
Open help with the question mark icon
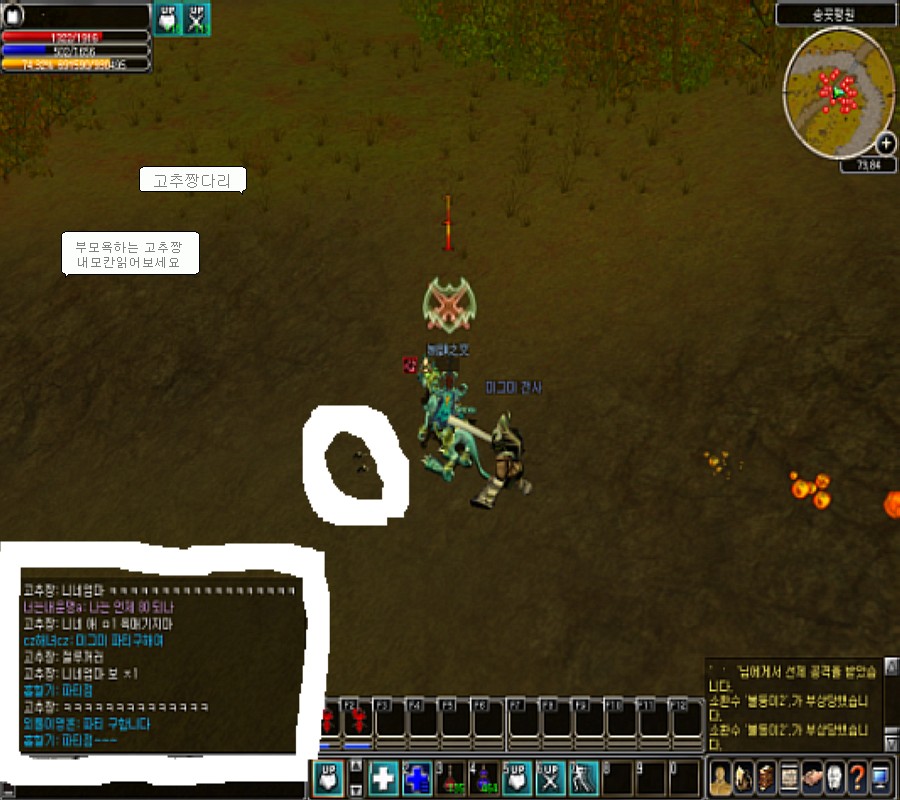point(857,777)
